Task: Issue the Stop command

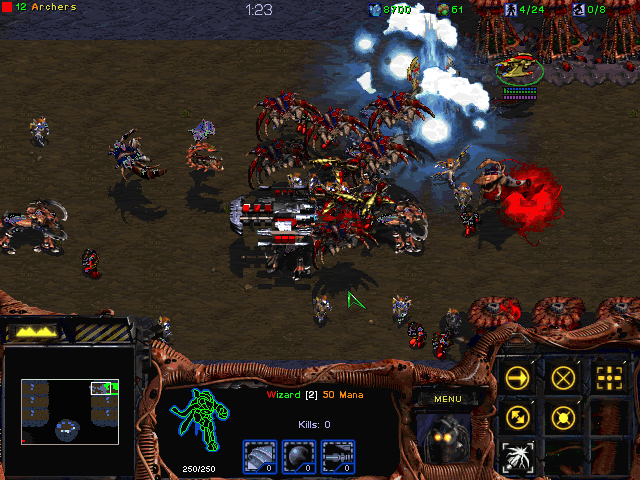Action: pyautogui.click(x=564, y=377)
